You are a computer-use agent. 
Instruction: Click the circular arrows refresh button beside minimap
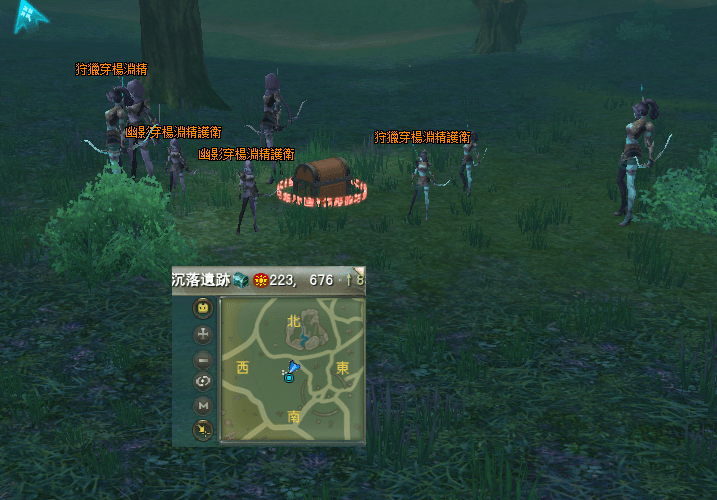(203, 382)
